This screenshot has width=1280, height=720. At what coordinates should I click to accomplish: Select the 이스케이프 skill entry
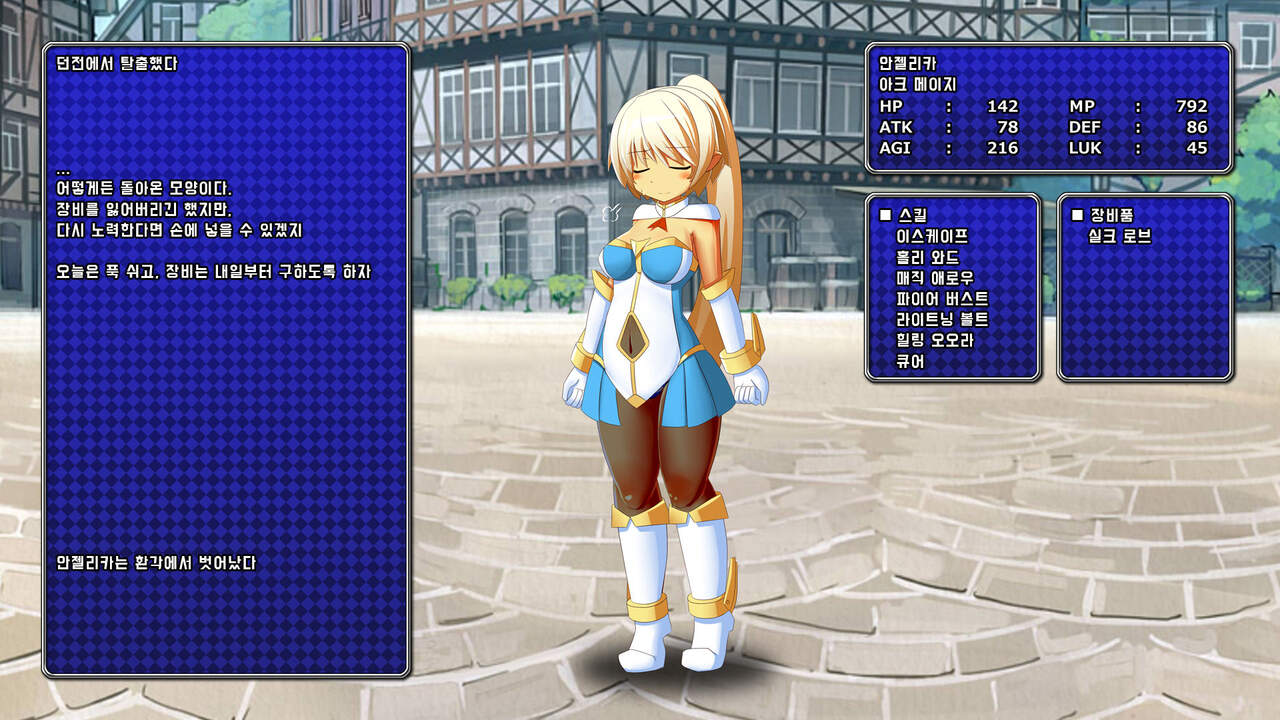[x=933, y=237]
